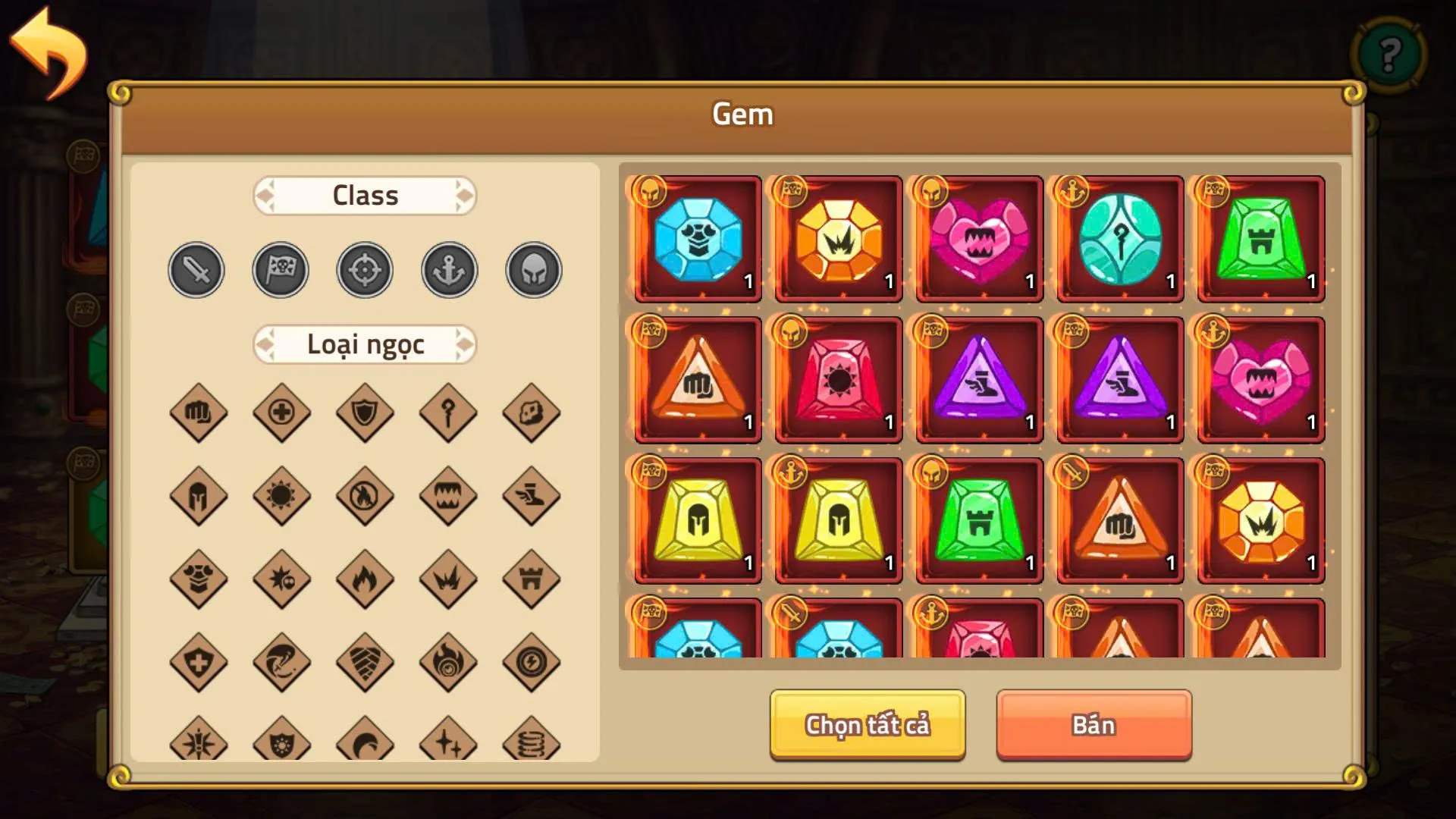Toggle the lightning coin gem type filter
This screenshot has width=1456, height=819.
[531, 662]
